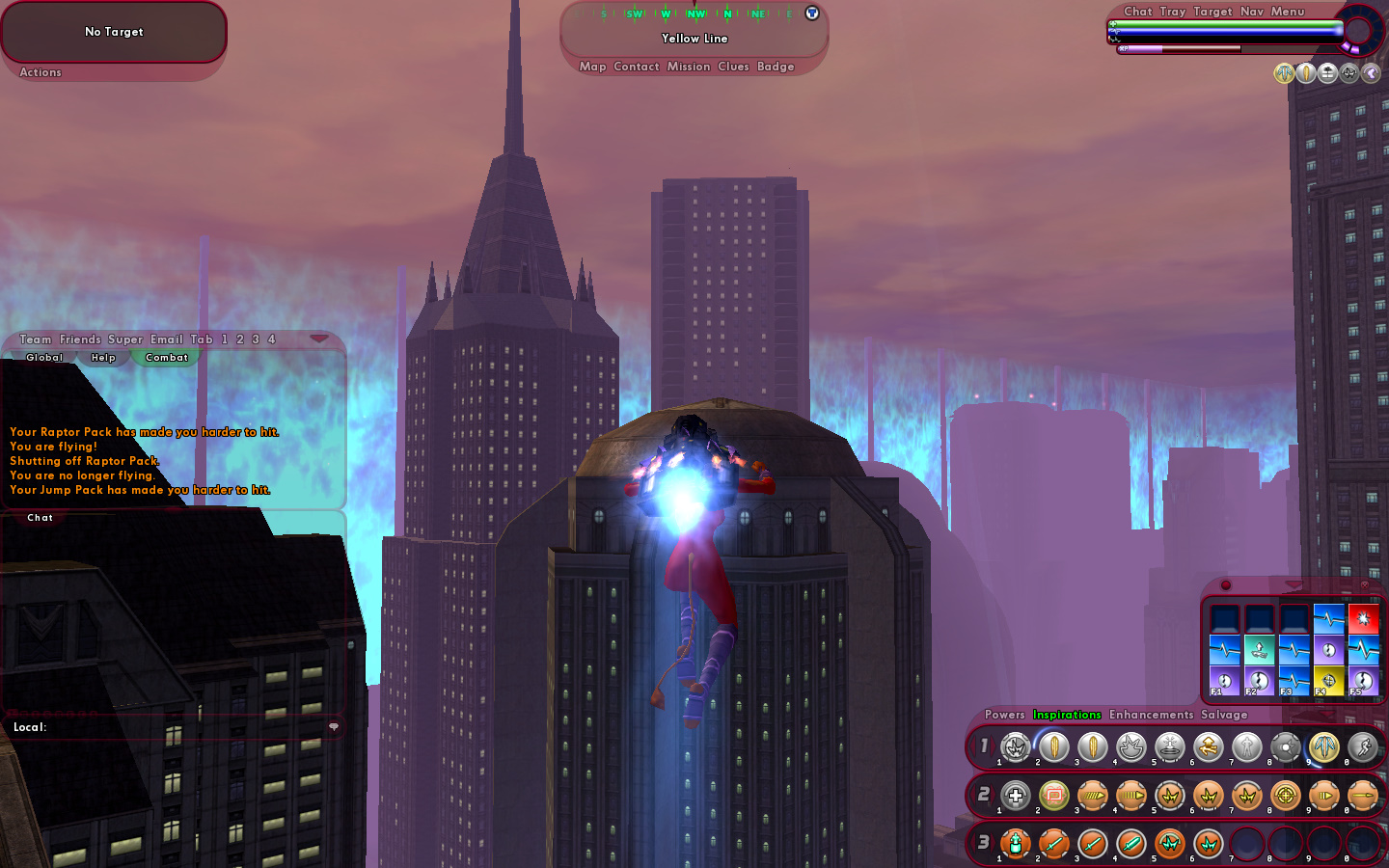The image size is (1389, 868).
Task: Open the Map window
Action: pyautogui.click(x=592, y=67)
